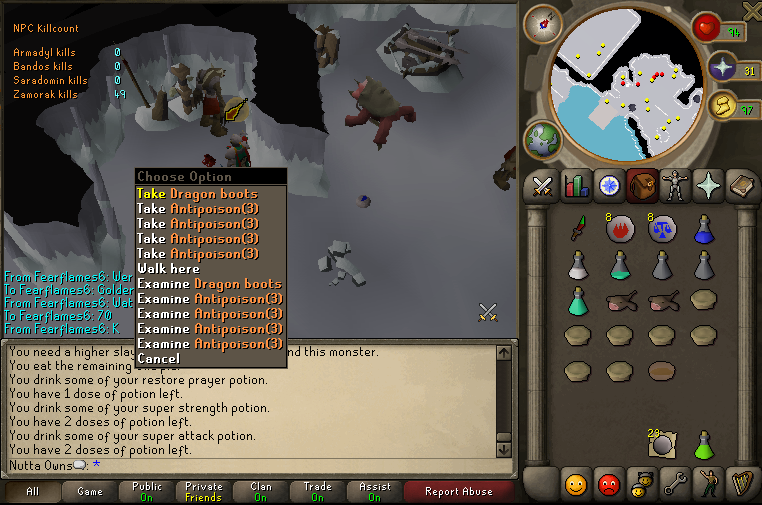Open the friends list smiley tab
Image resolution: width=762 pixels, height=505 pixels.
[575, 484]
